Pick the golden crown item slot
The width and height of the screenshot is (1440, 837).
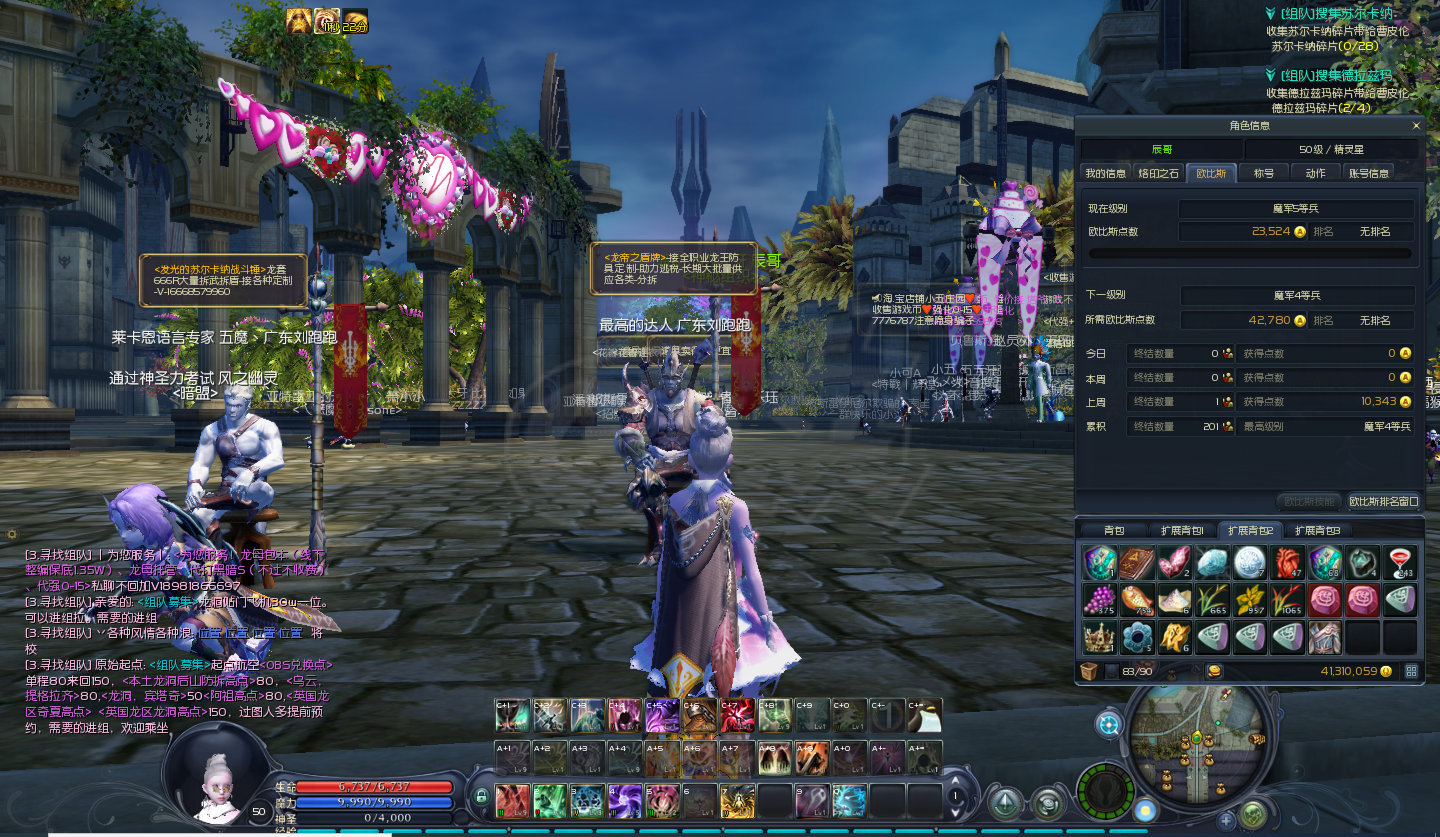[x=1100, y=636]
